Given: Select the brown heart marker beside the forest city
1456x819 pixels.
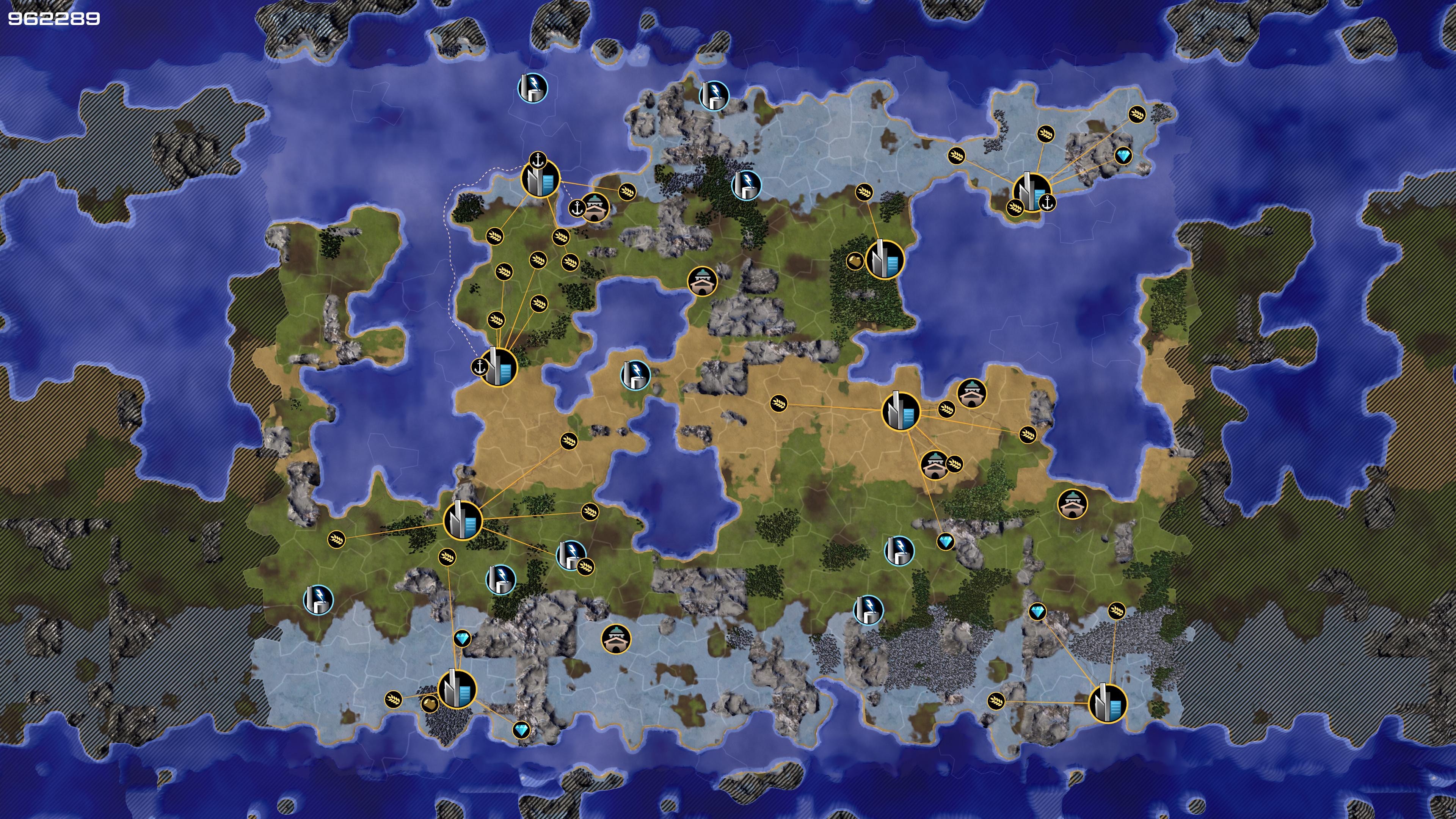Looking at the screenshot, I should coord(855,261).
